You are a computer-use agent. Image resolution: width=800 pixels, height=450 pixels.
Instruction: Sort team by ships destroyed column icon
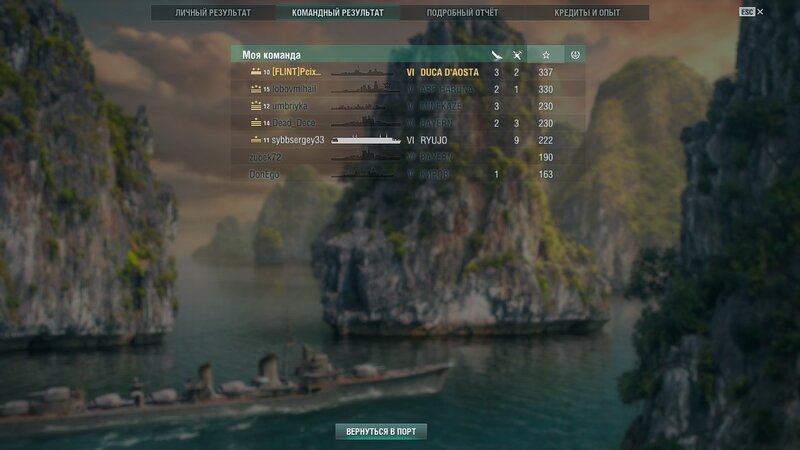click(x=496, y=55)
